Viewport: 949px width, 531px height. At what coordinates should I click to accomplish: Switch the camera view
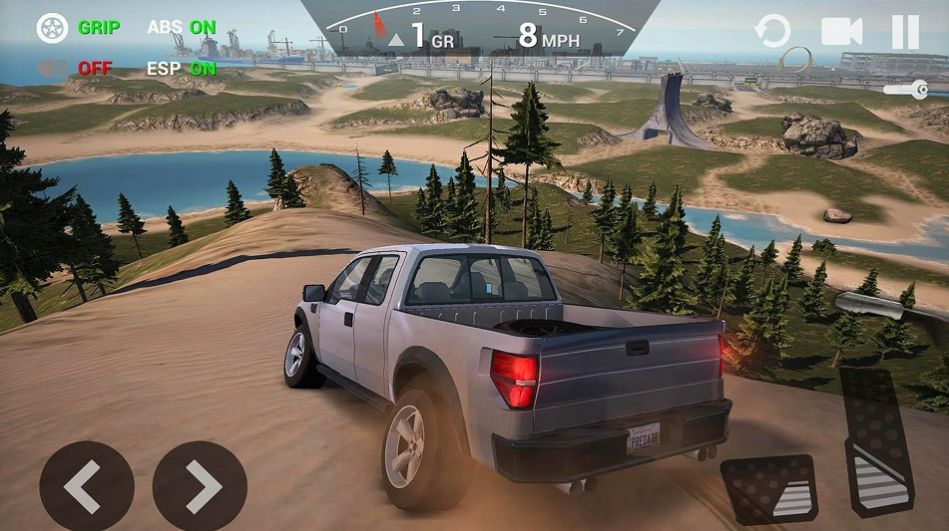pyautogui.click(x=841, y=32)
